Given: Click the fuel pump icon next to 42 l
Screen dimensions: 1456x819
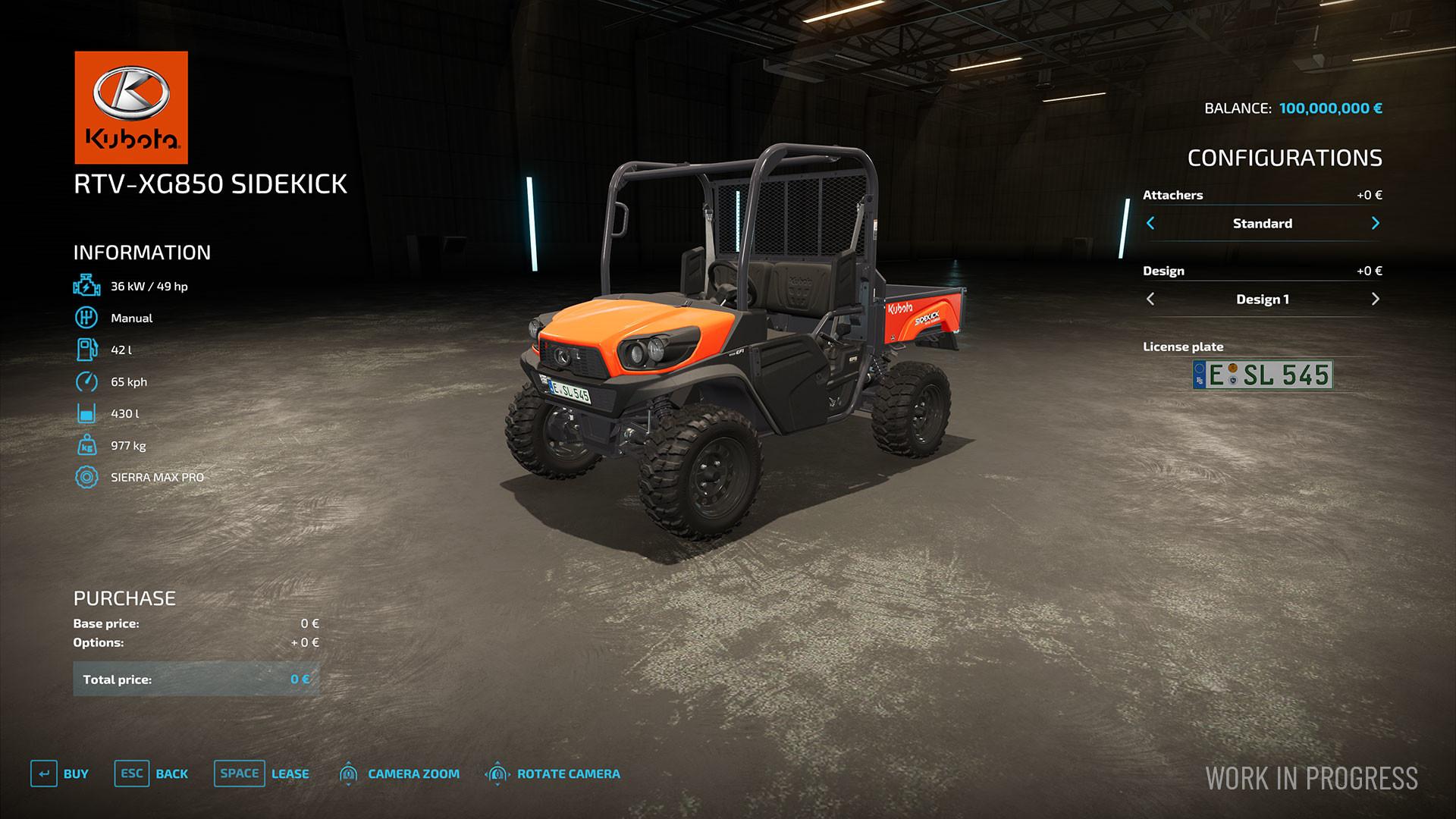Looking at the screenshot, I should tap(86, 350).
